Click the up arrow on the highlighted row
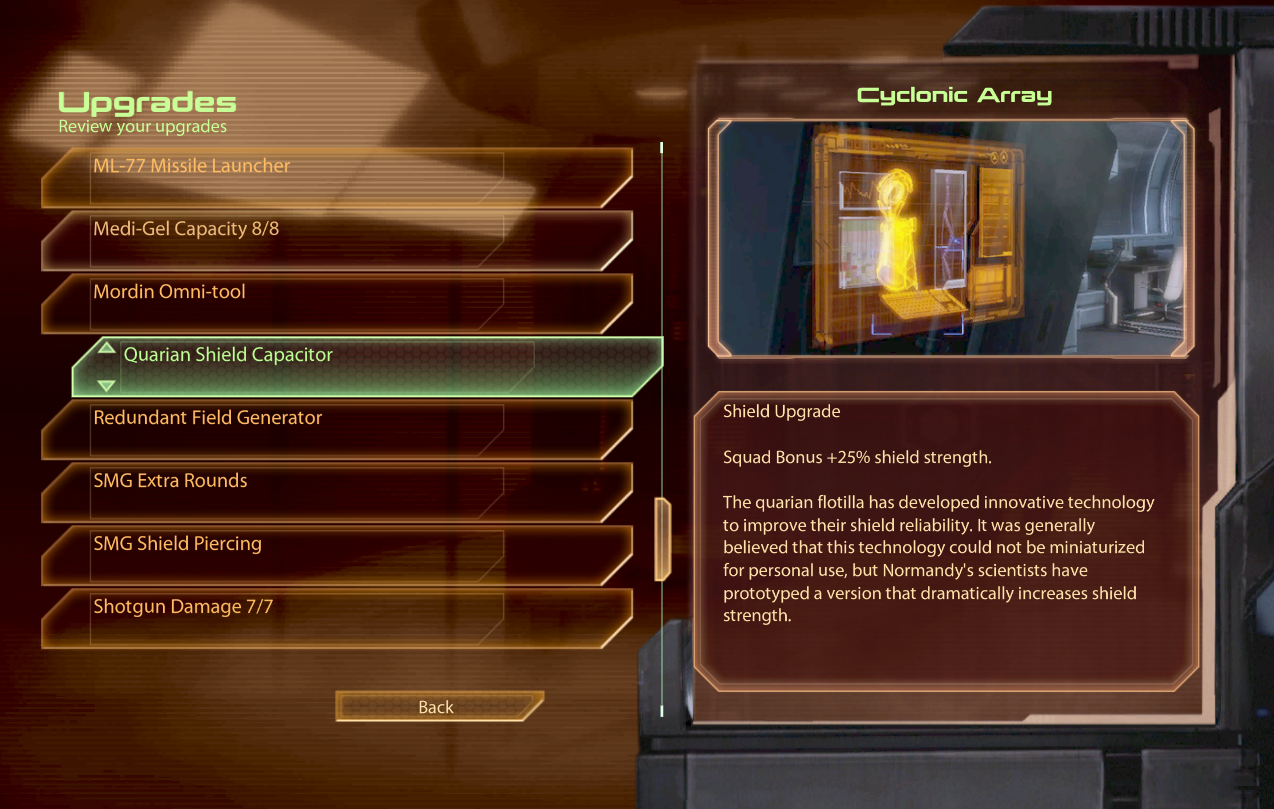This screenshot has width=1274, height=809. click(x=107, y=348)
